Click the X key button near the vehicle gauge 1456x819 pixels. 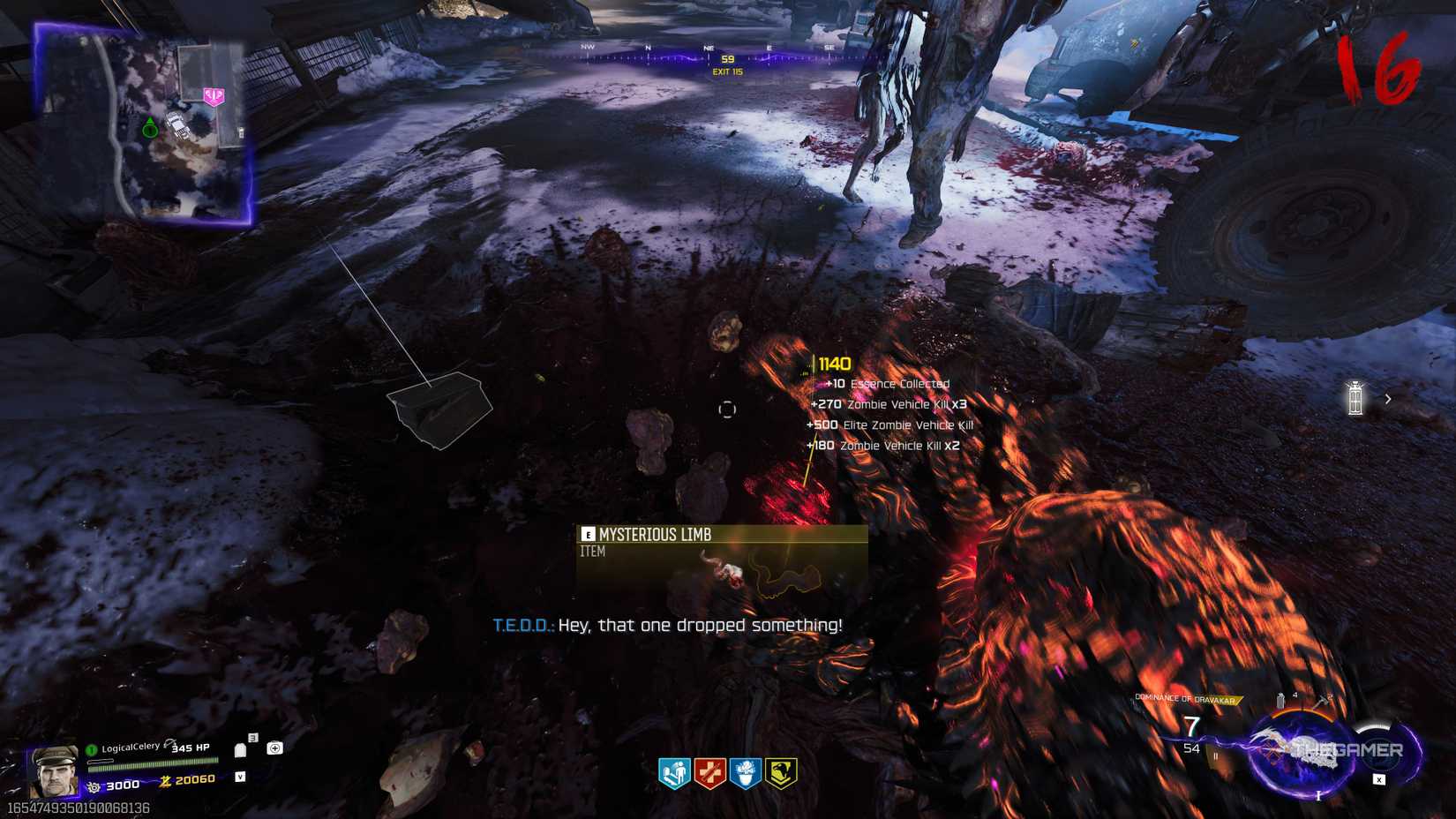(1378, 779)
